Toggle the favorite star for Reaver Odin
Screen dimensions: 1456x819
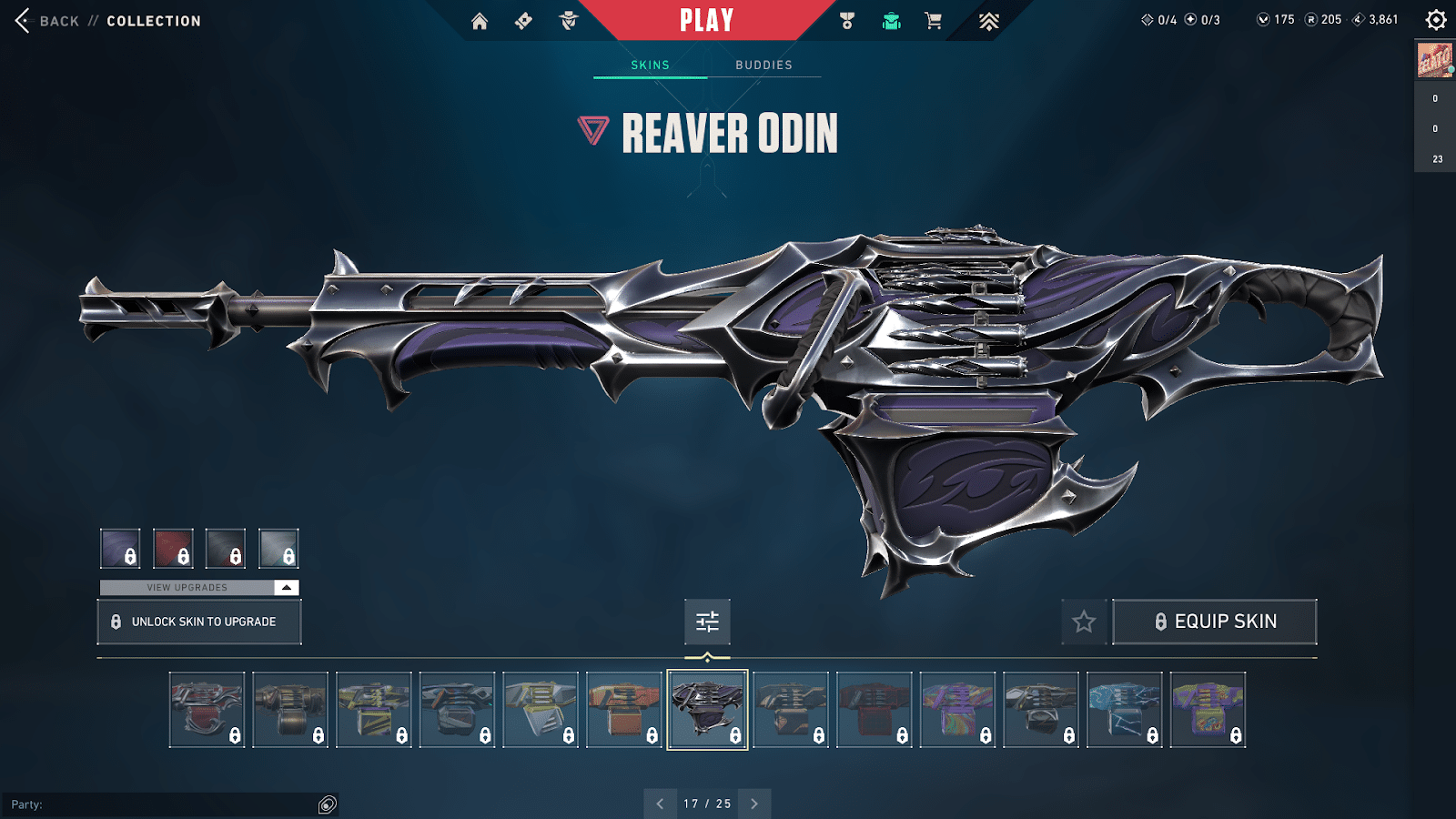1083,622
